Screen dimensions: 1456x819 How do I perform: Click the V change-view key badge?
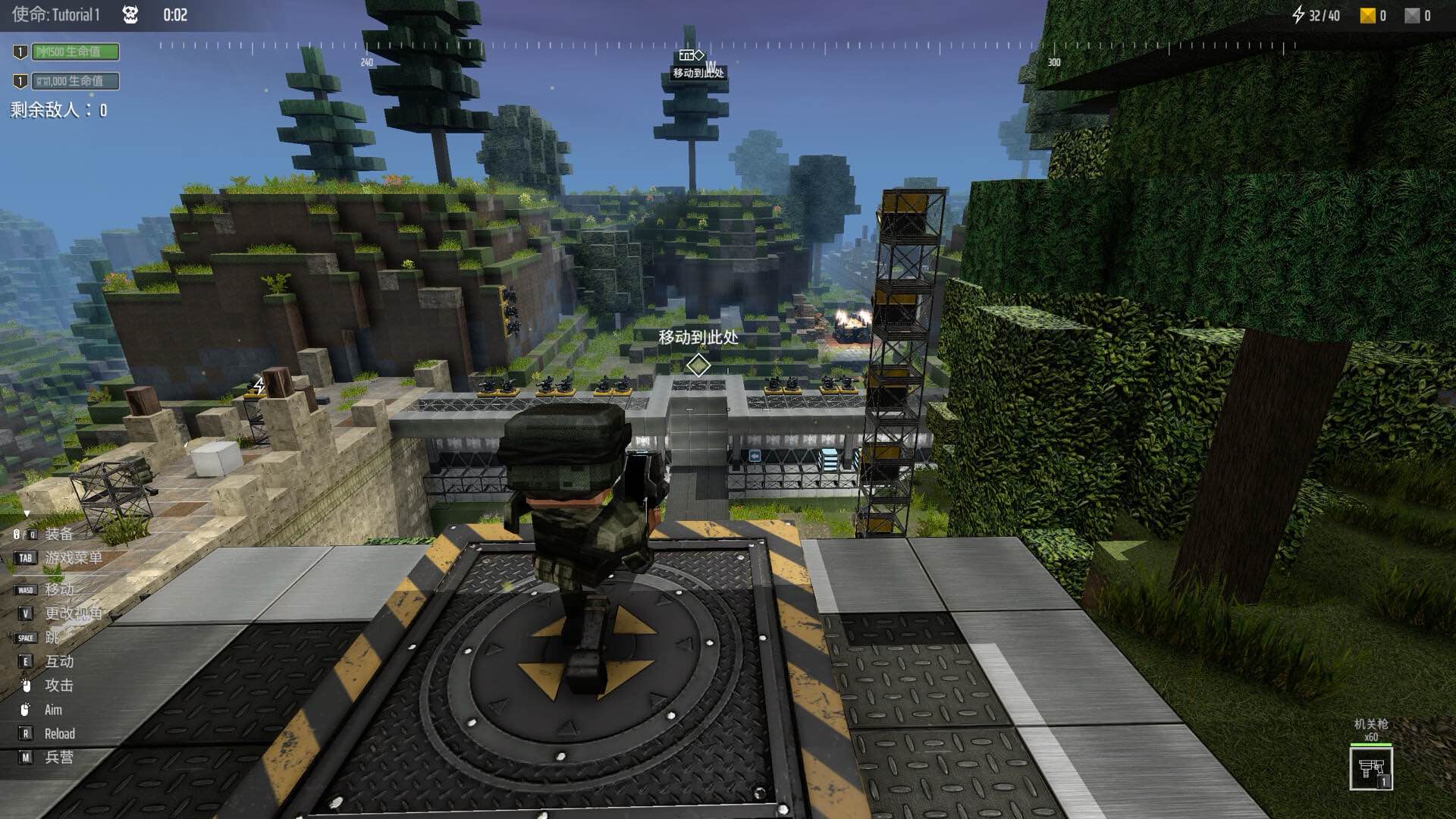(25, 612)
